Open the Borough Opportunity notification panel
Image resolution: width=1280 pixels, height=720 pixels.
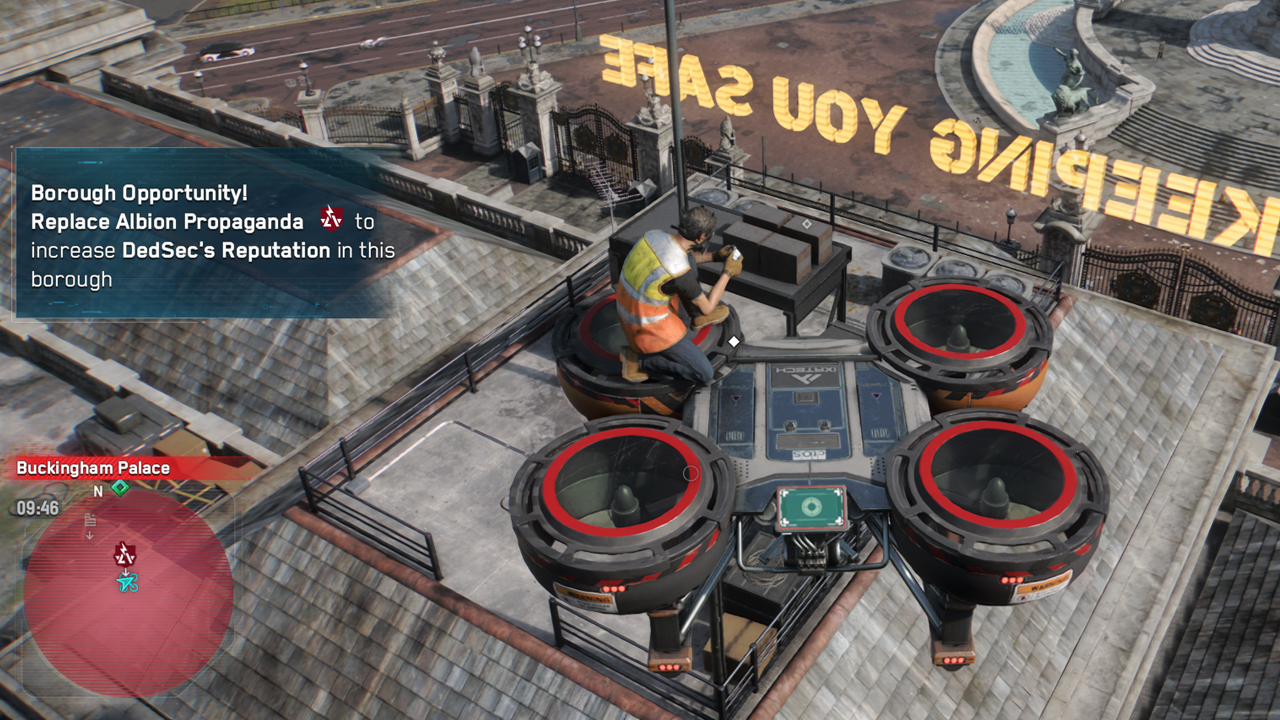[x=210, y=234]
